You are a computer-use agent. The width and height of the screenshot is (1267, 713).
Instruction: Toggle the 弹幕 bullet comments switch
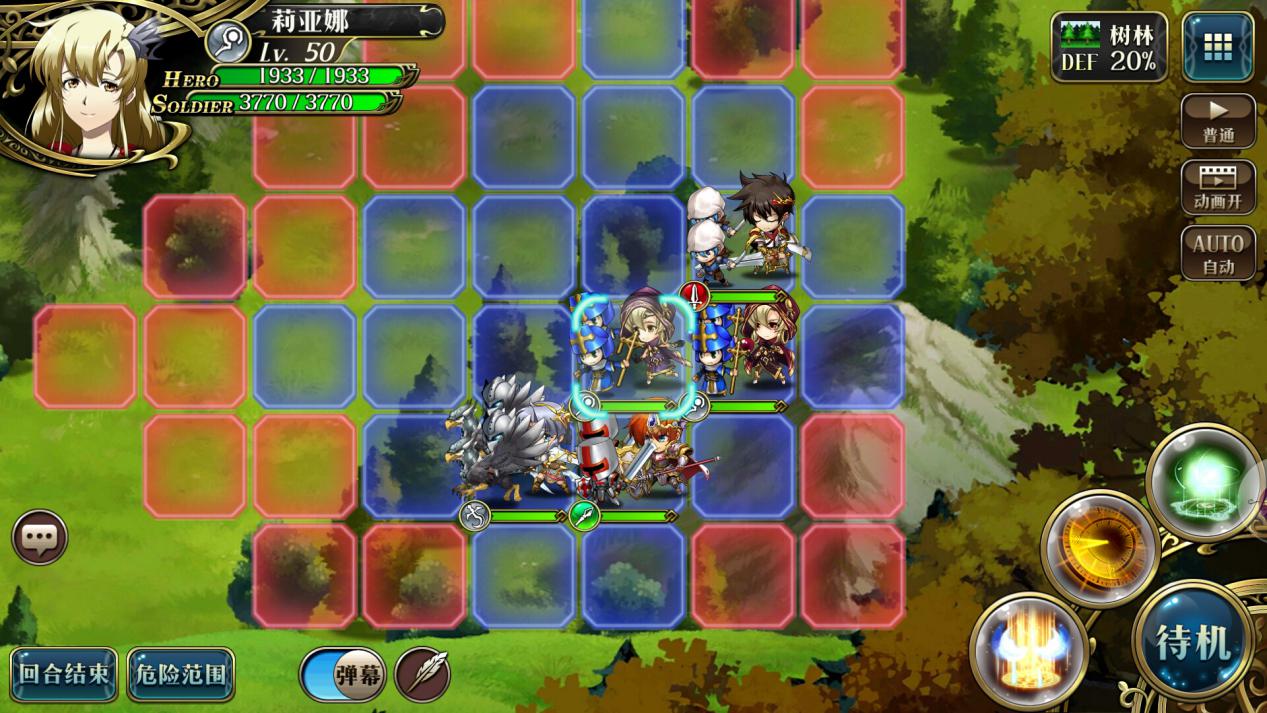click(343, 675)
